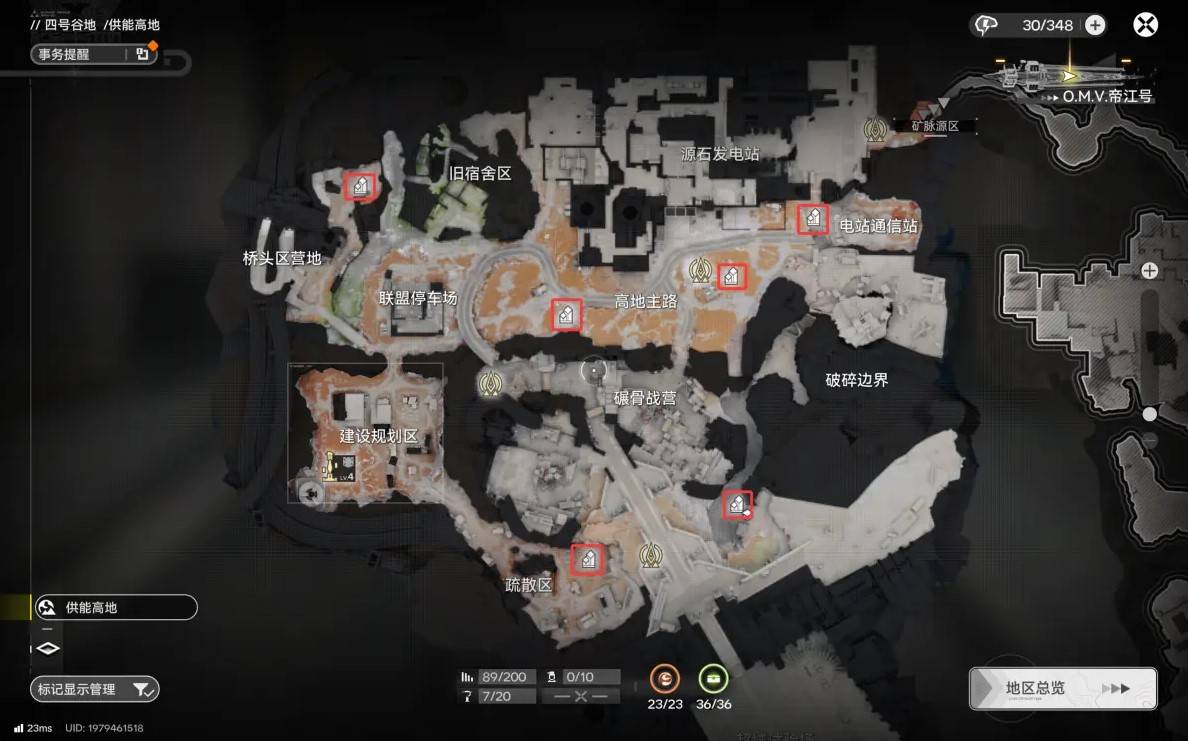Select the O.M.V.帝江号 ship marker
The height and width of the screenshot is (741, 1188).
[1069, 75]
